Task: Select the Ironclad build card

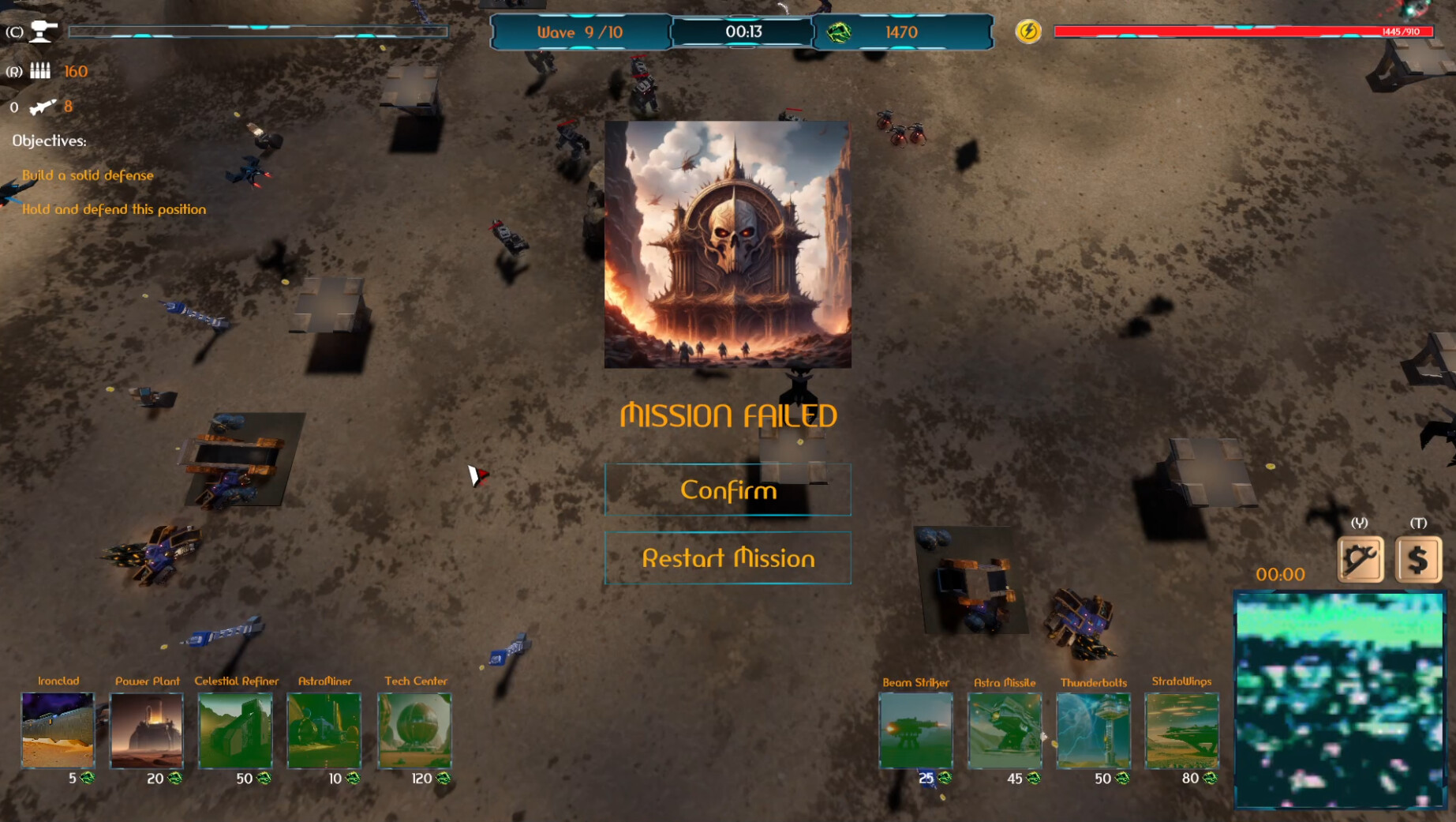Action: 58,730
